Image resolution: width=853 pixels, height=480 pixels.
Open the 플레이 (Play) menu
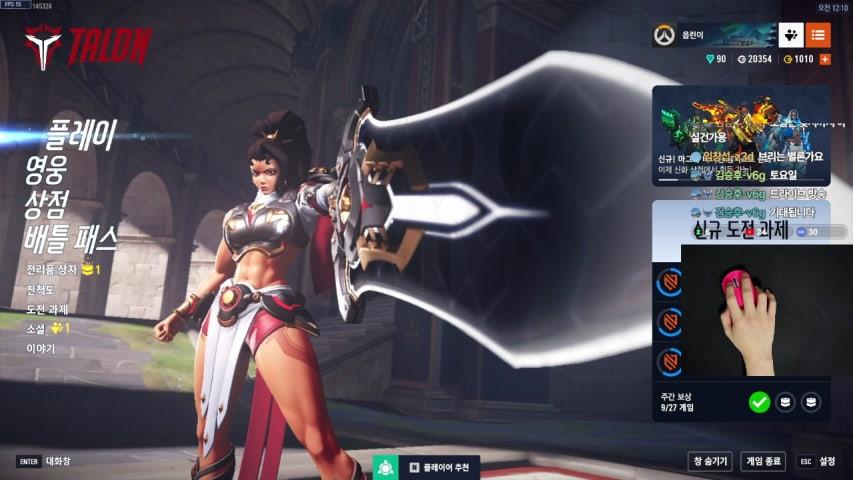[x=82, y=134]
